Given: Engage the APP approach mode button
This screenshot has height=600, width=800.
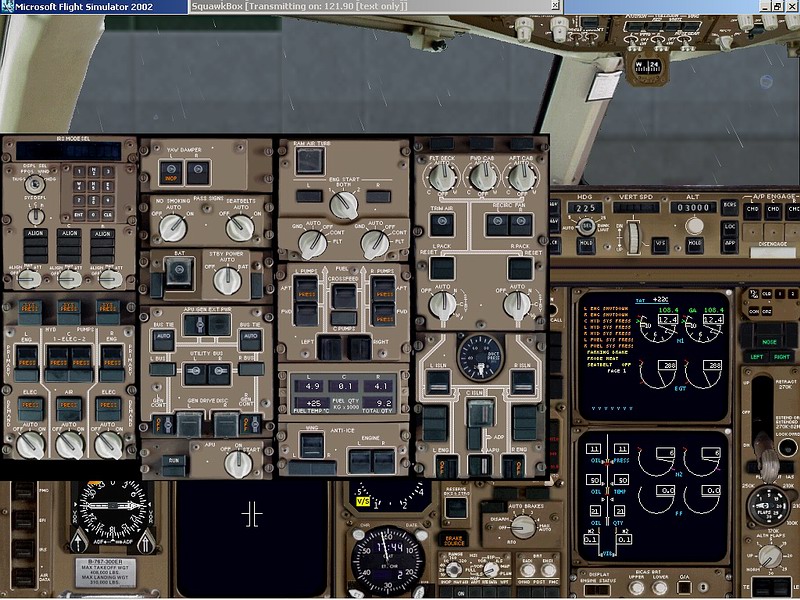Looking at the screenshot, I should point(728,244).
